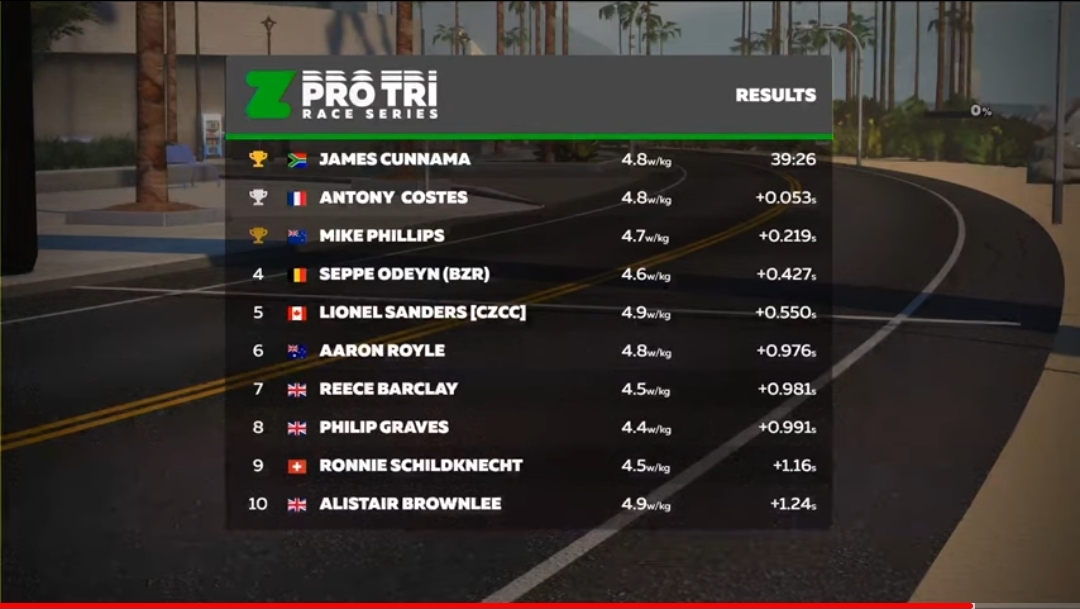Screen dimensions: 1080x609
Task: Click the red video progress bar
Action: (486, 605)
